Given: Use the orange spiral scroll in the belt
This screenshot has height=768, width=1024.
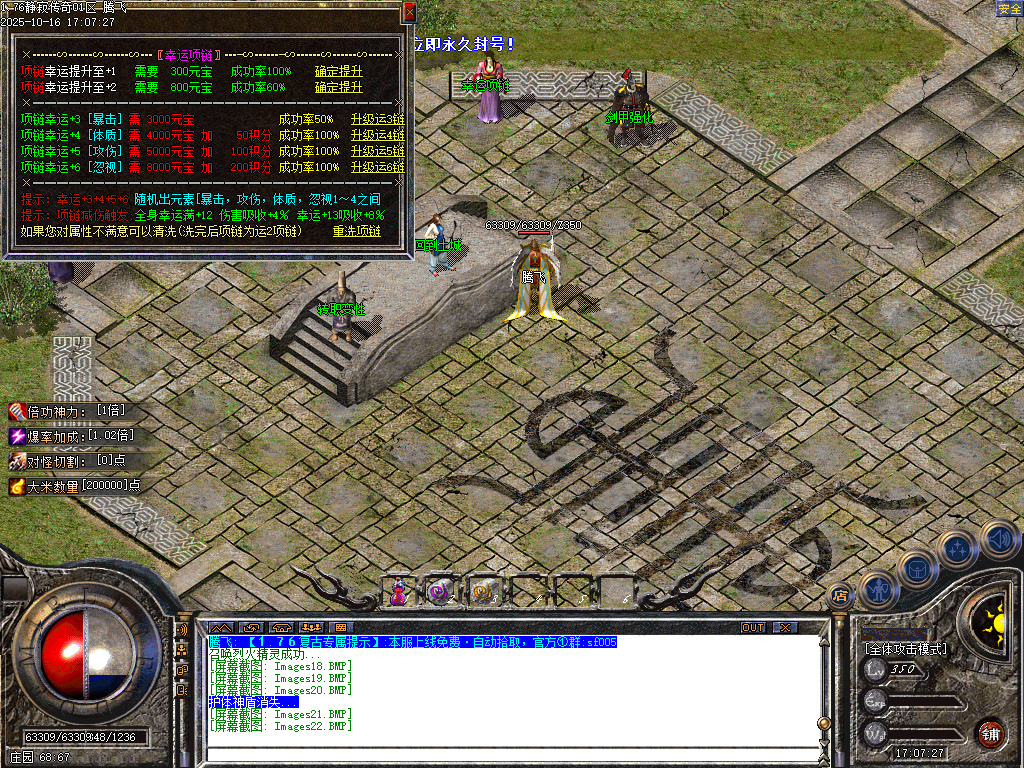Looking at the screenshot, I should tap(484, 592).
